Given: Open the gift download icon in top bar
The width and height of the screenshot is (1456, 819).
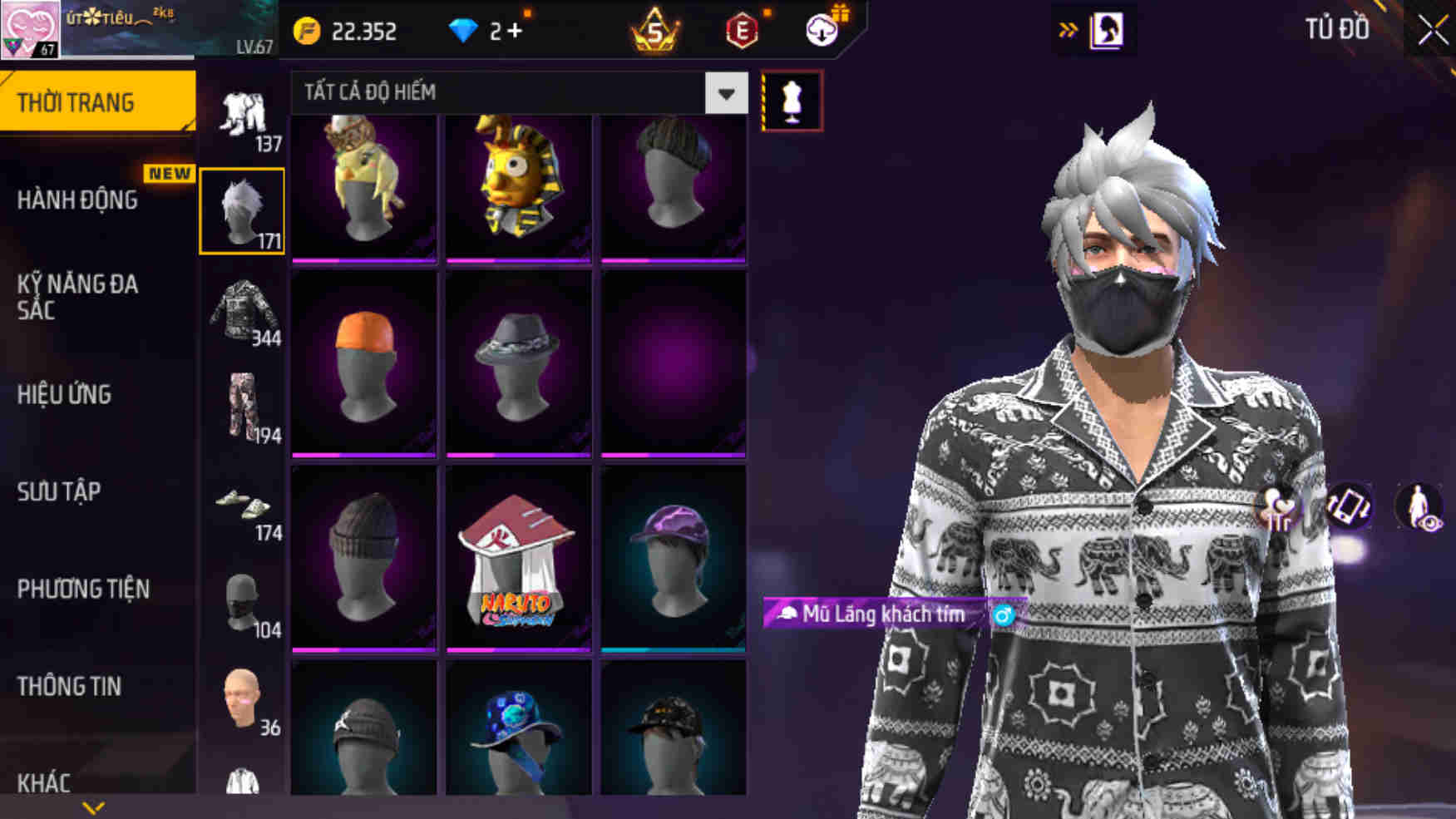Looking at the screenshot, I should coord(819,32).
